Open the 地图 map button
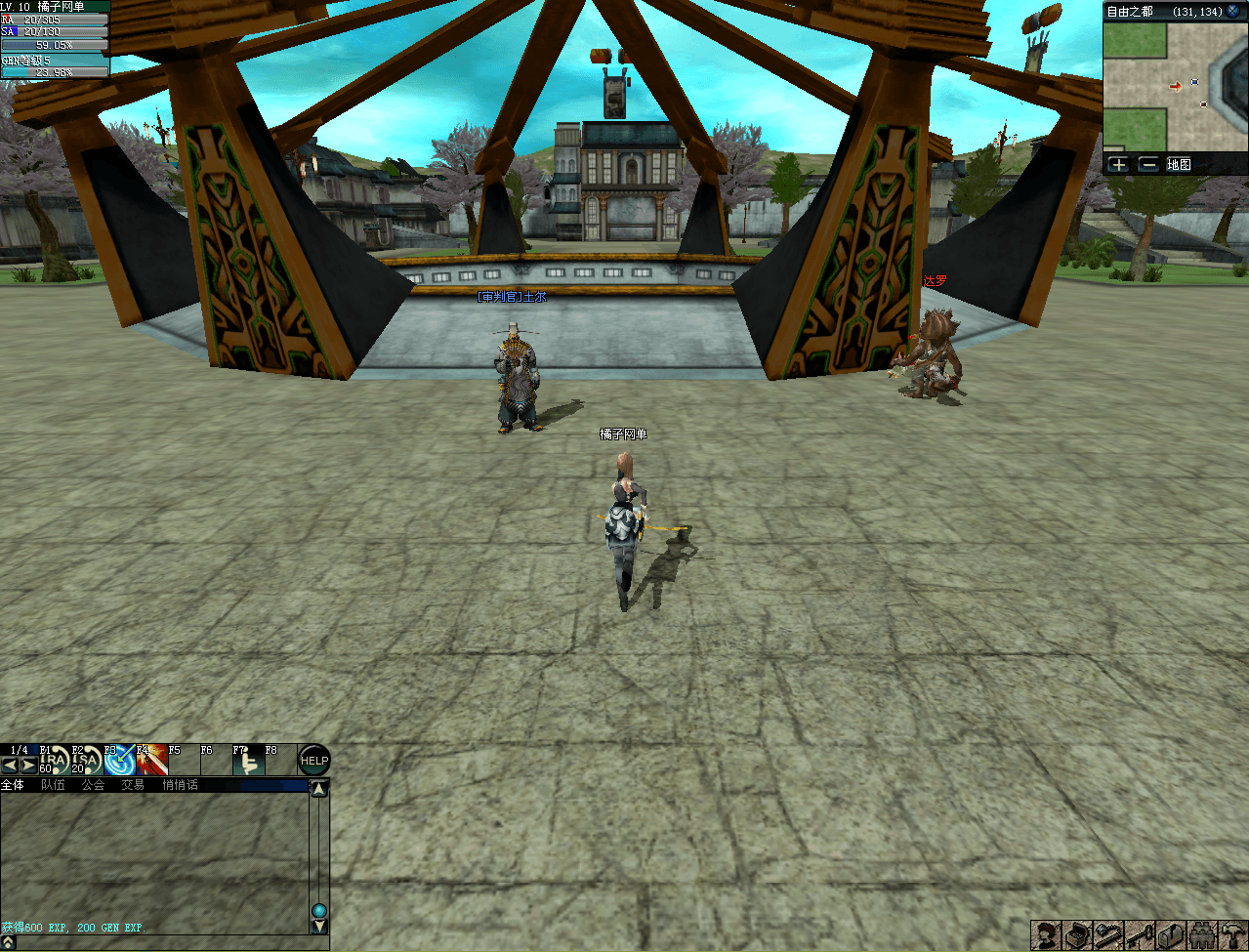 (x=1179, y=164)
